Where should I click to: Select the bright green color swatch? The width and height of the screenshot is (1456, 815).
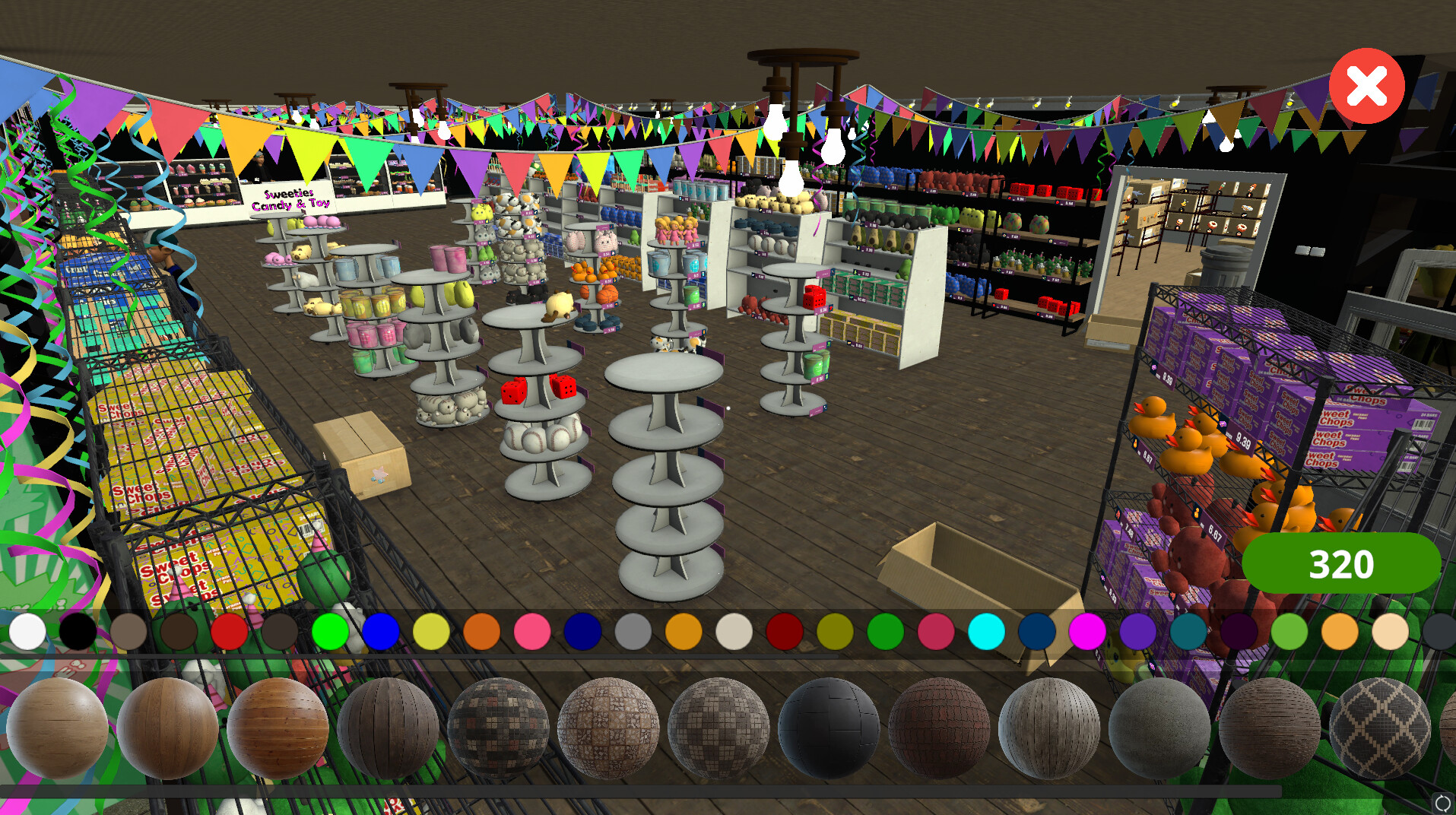[330, 631]
